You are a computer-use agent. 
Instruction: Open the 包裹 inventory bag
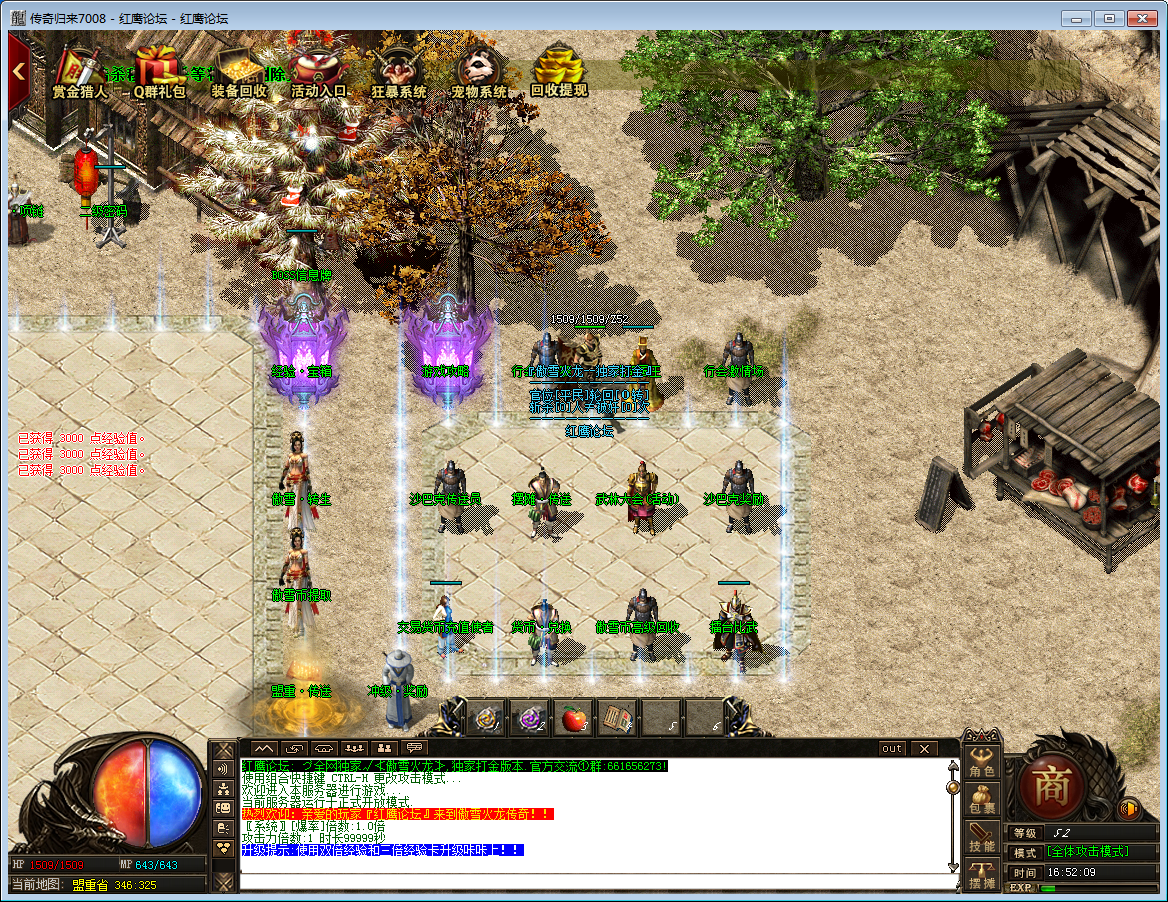coord(982,800)
